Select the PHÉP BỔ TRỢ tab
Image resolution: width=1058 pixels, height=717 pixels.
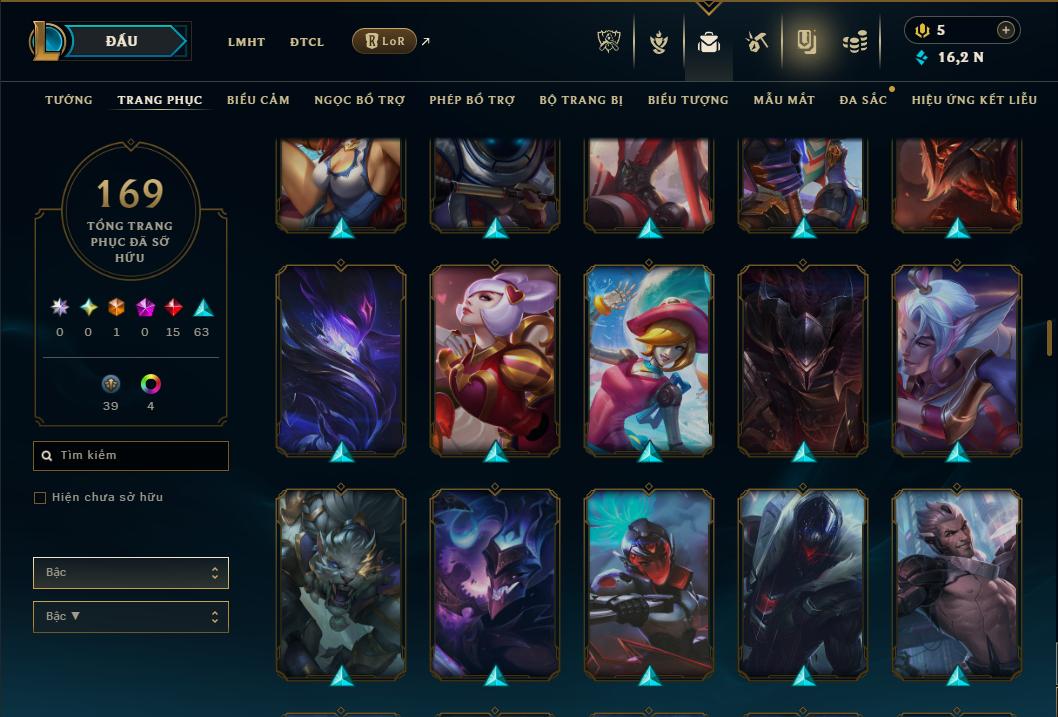click(x=472, y=100)
